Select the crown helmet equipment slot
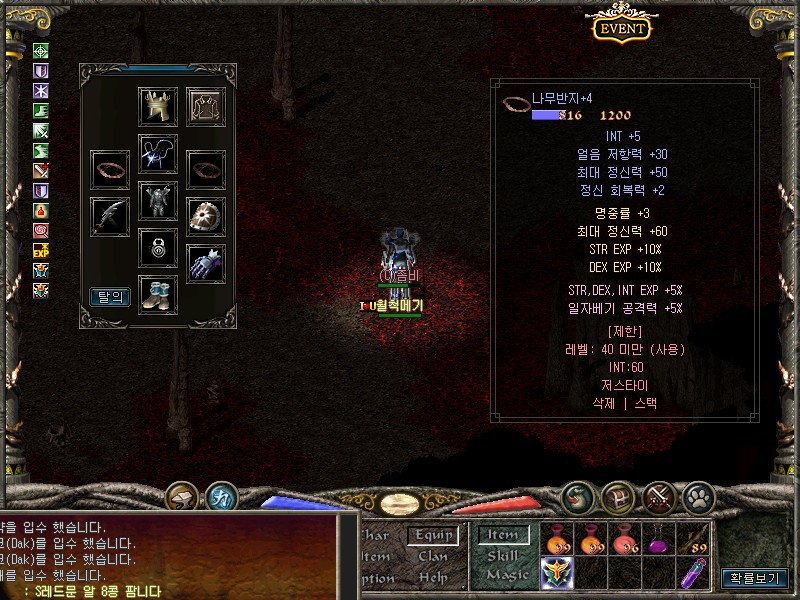The height and width of the screenshot is (600, 800). [158, 107]
